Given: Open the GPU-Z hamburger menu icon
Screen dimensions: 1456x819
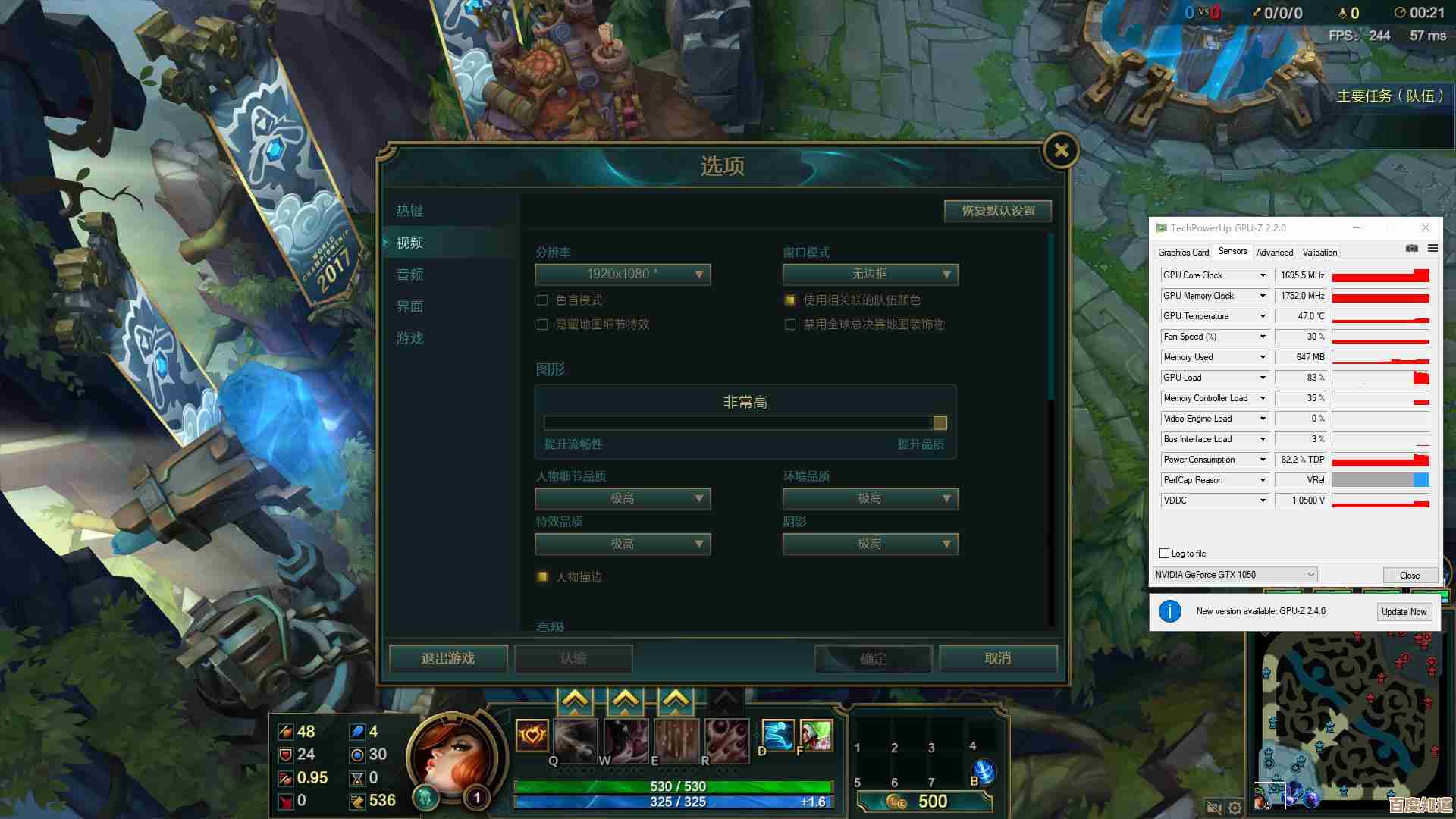Looking at the screenshot, I should tap(1433, 248).
